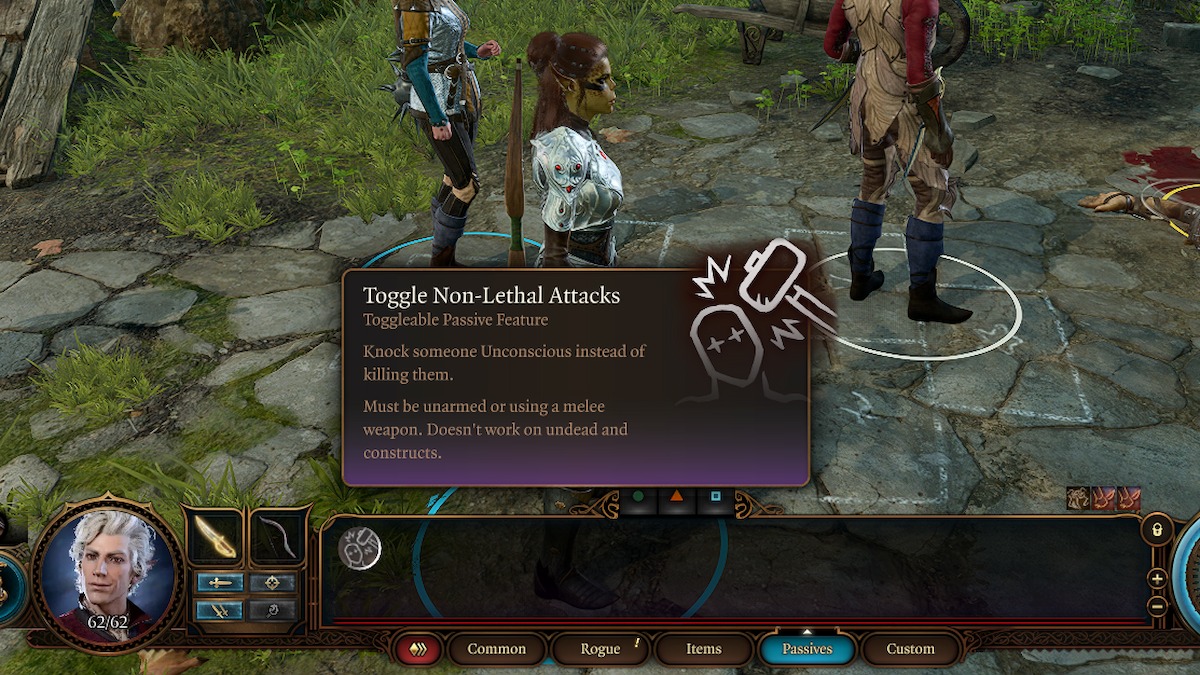Toggle the crossed swords dual-wield button

point(220,609)
